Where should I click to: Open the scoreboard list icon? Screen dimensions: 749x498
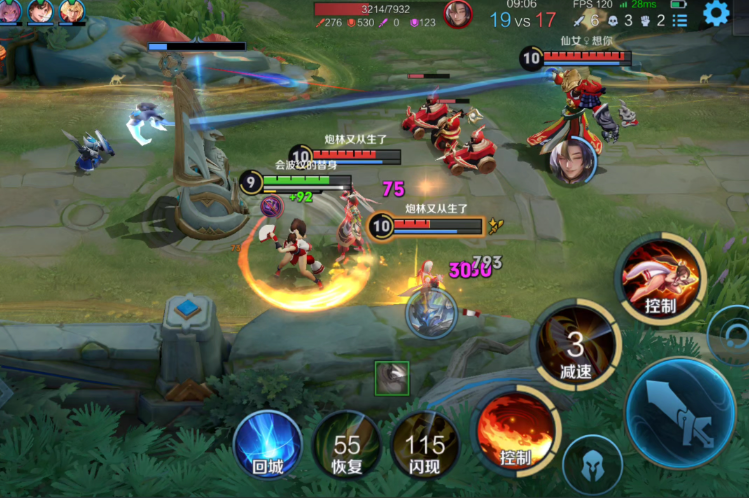[680, 20]
